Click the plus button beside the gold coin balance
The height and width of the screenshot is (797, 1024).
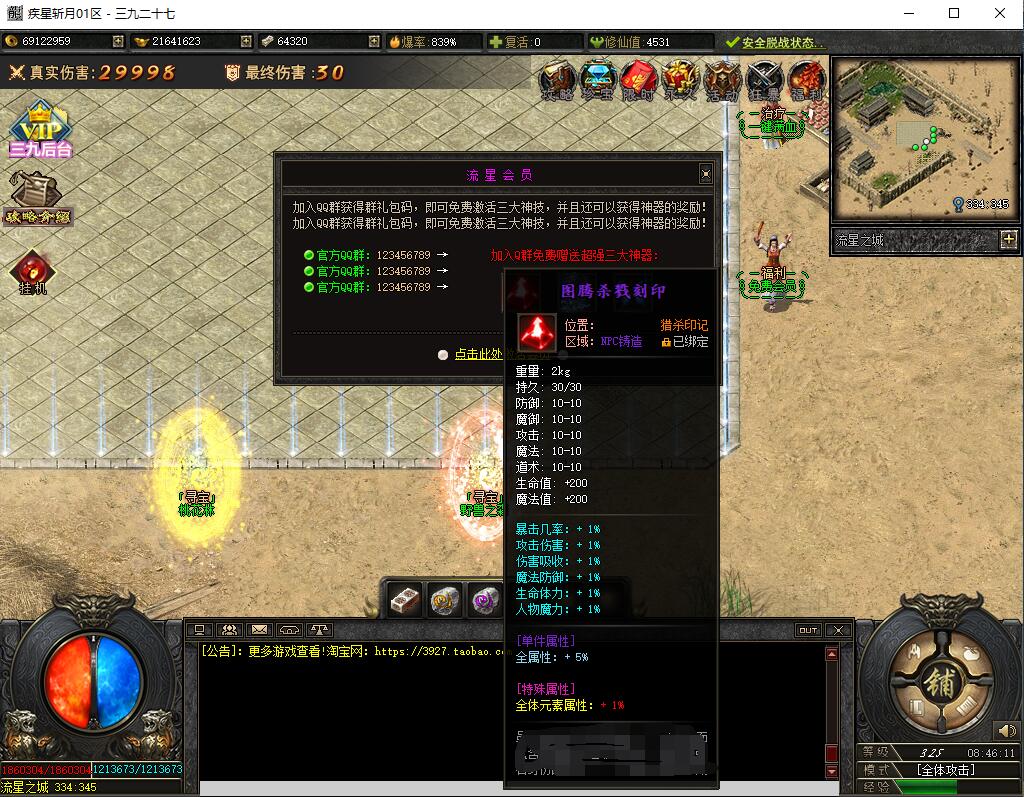(118, 42)
